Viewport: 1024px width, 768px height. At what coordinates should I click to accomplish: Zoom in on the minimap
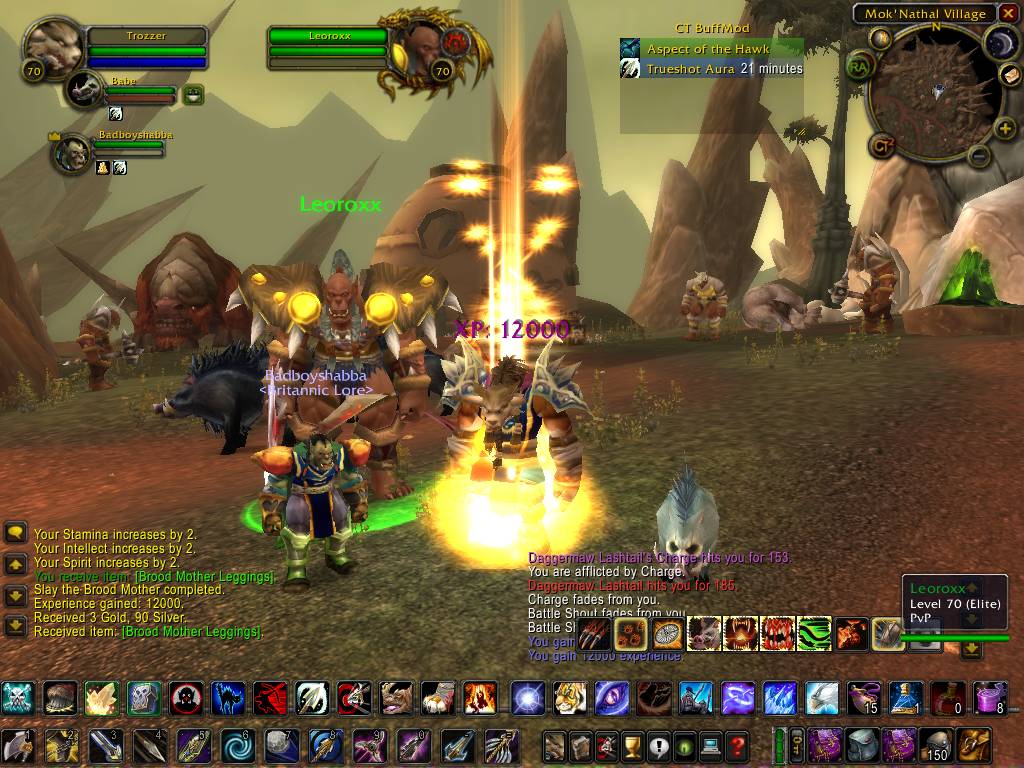(x=1005, y=127)
